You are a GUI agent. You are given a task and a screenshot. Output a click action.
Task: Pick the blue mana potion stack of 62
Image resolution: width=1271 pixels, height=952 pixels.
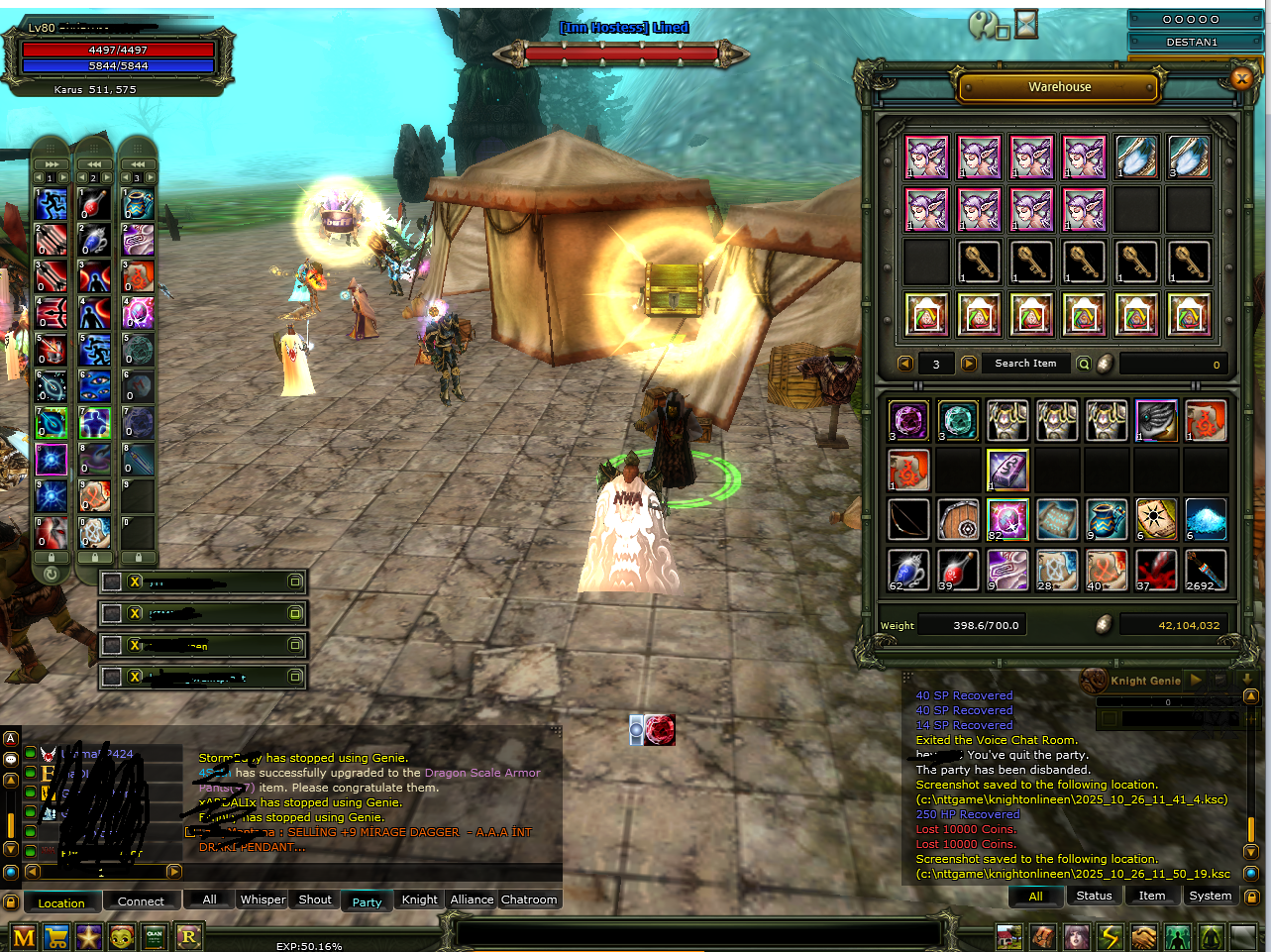908,570
